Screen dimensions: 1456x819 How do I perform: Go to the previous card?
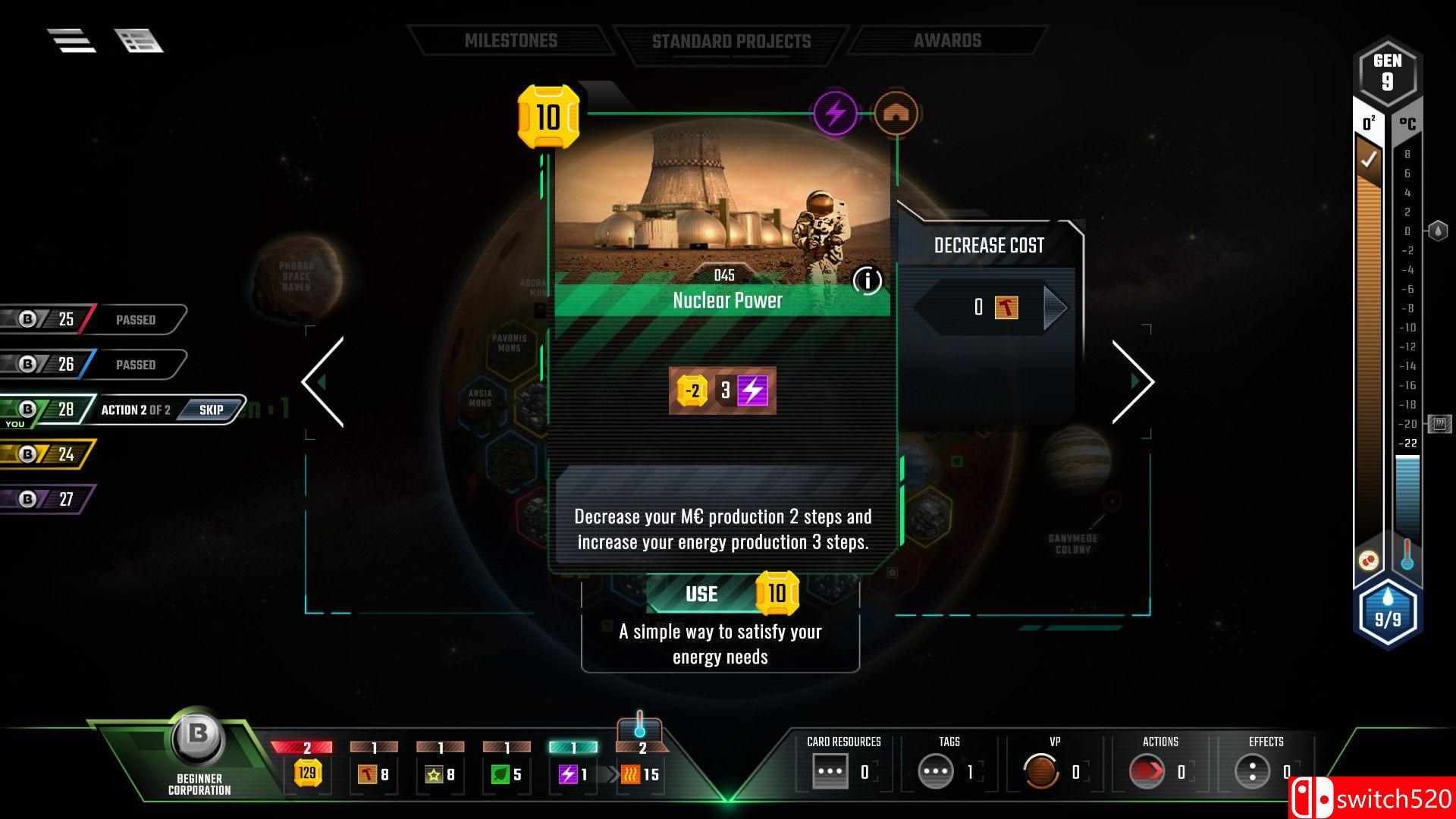pos(324,381)
